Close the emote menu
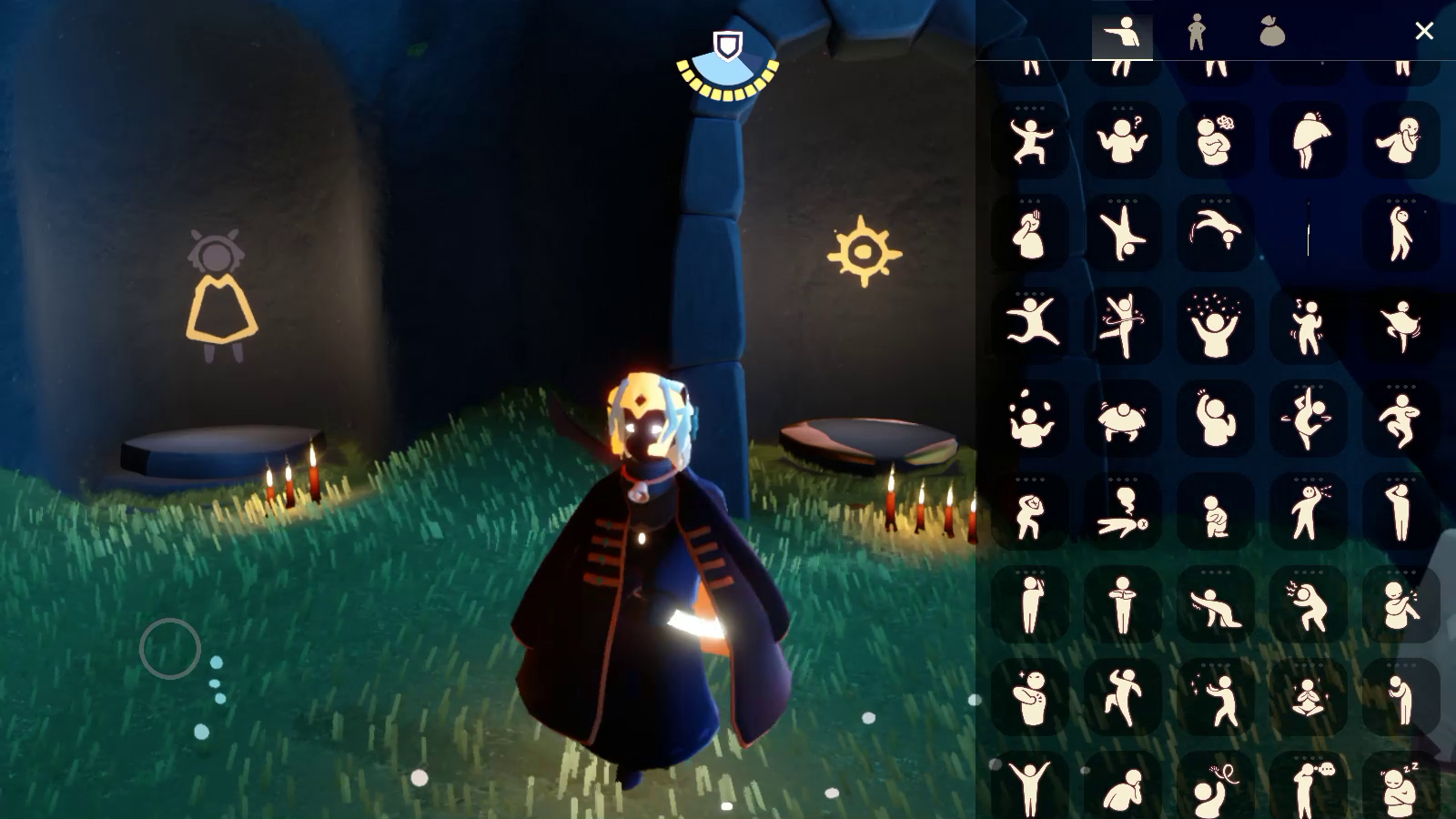This screenshot has width=1456, height=819. (1424, 31)
